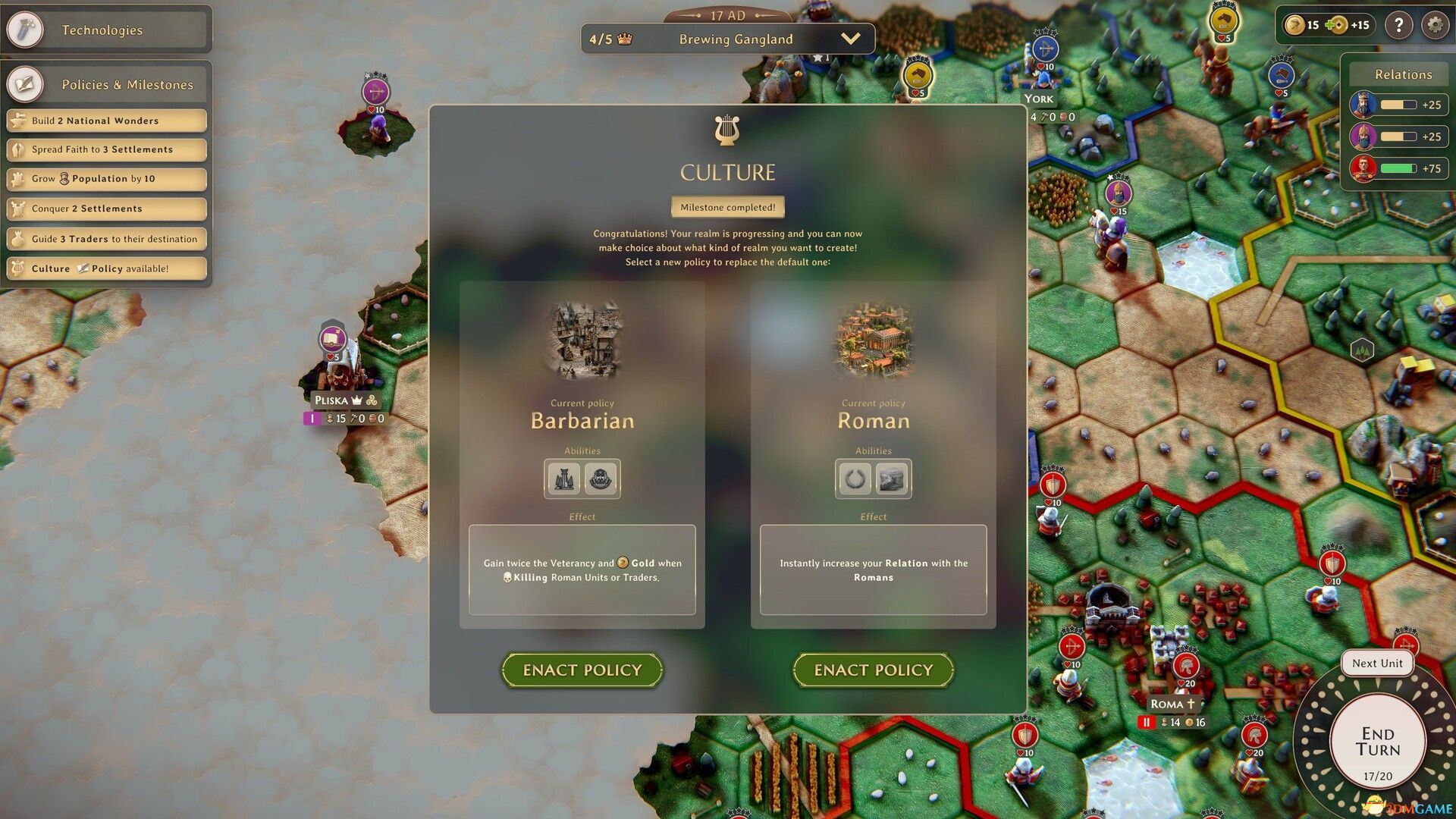
Task: Select the Barbarian watchtower ability icon
Action: [x=563, y=479]
